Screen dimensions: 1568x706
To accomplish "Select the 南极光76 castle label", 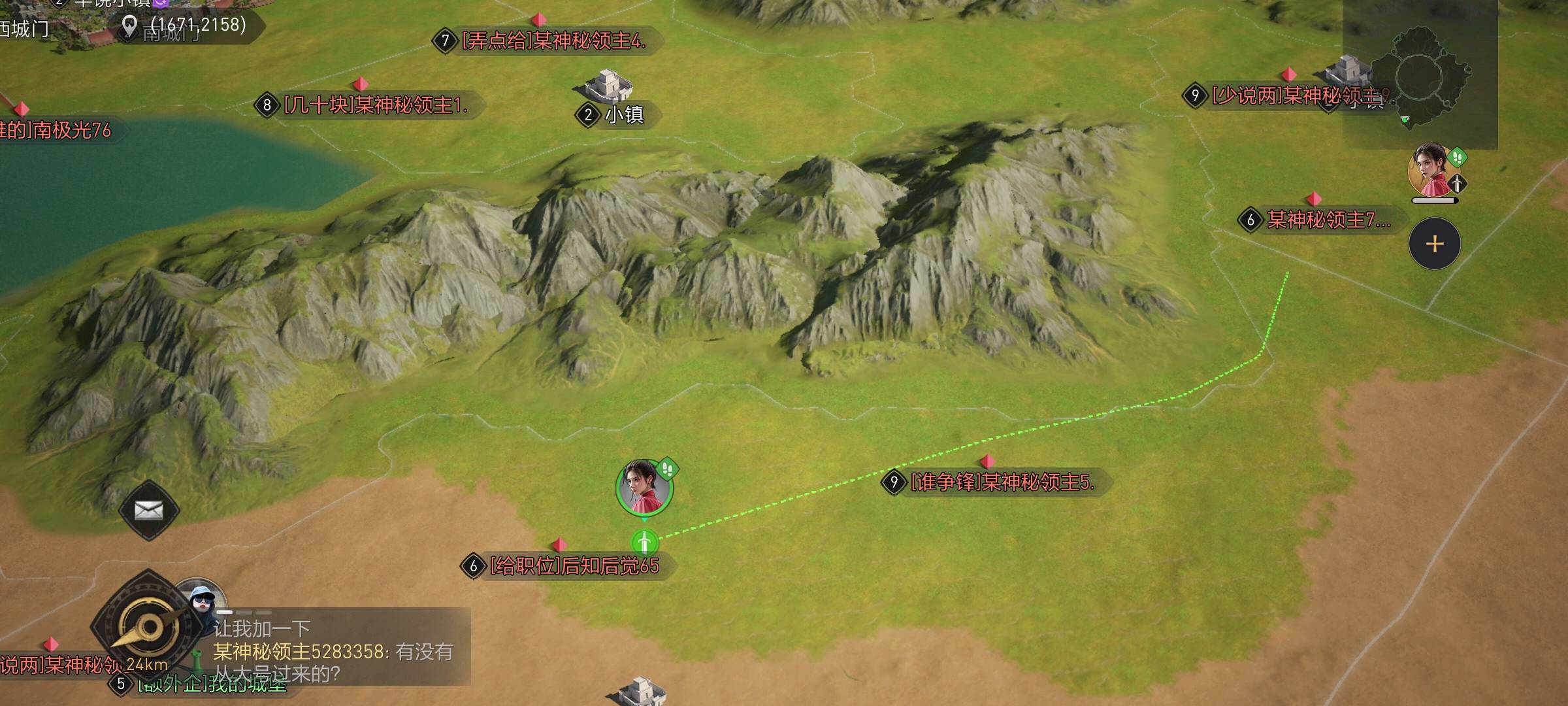I will (x=59, y=131).
